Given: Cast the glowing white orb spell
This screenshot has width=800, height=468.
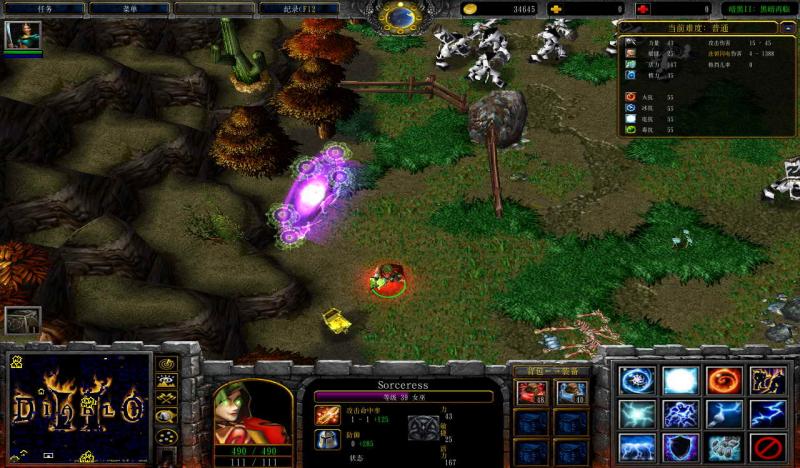Looking at the screenshot, I should click(679, 381).
